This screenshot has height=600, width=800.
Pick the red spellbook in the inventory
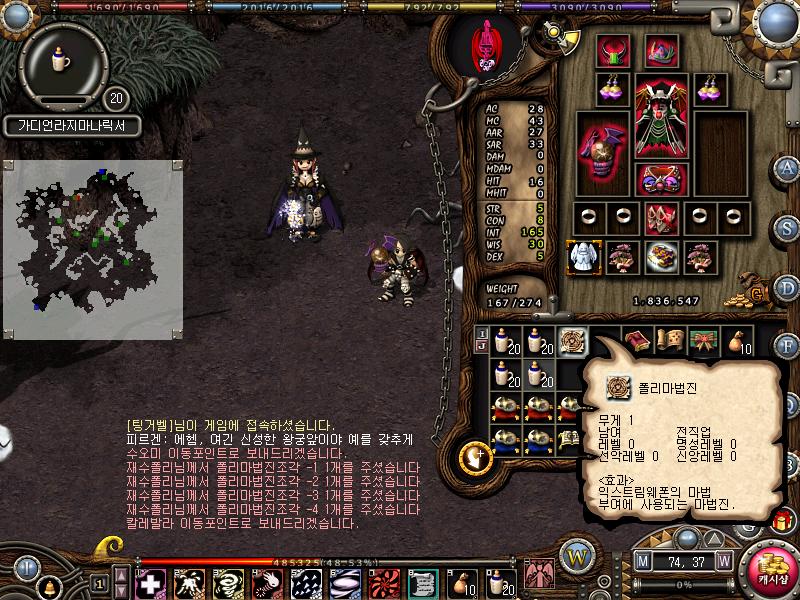tap(639, 342)
